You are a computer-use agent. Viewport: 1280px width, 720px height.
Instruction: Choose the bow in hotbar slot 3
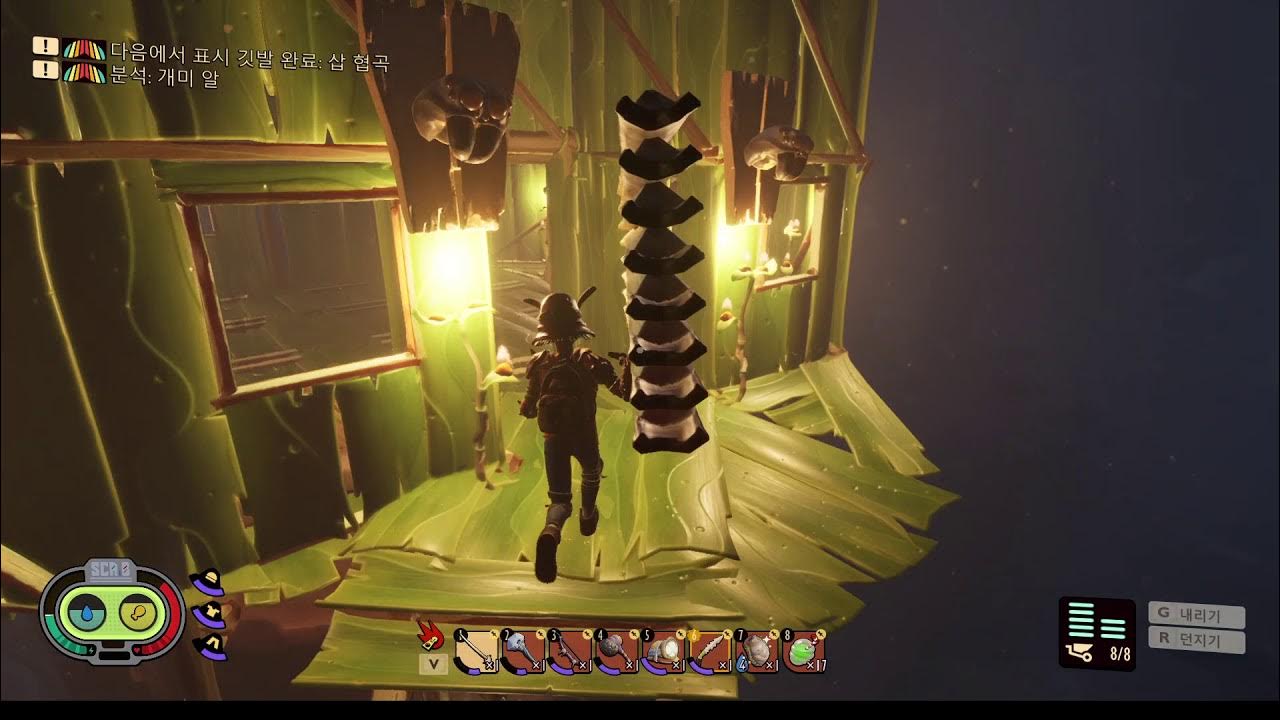(x=569, y=652)
